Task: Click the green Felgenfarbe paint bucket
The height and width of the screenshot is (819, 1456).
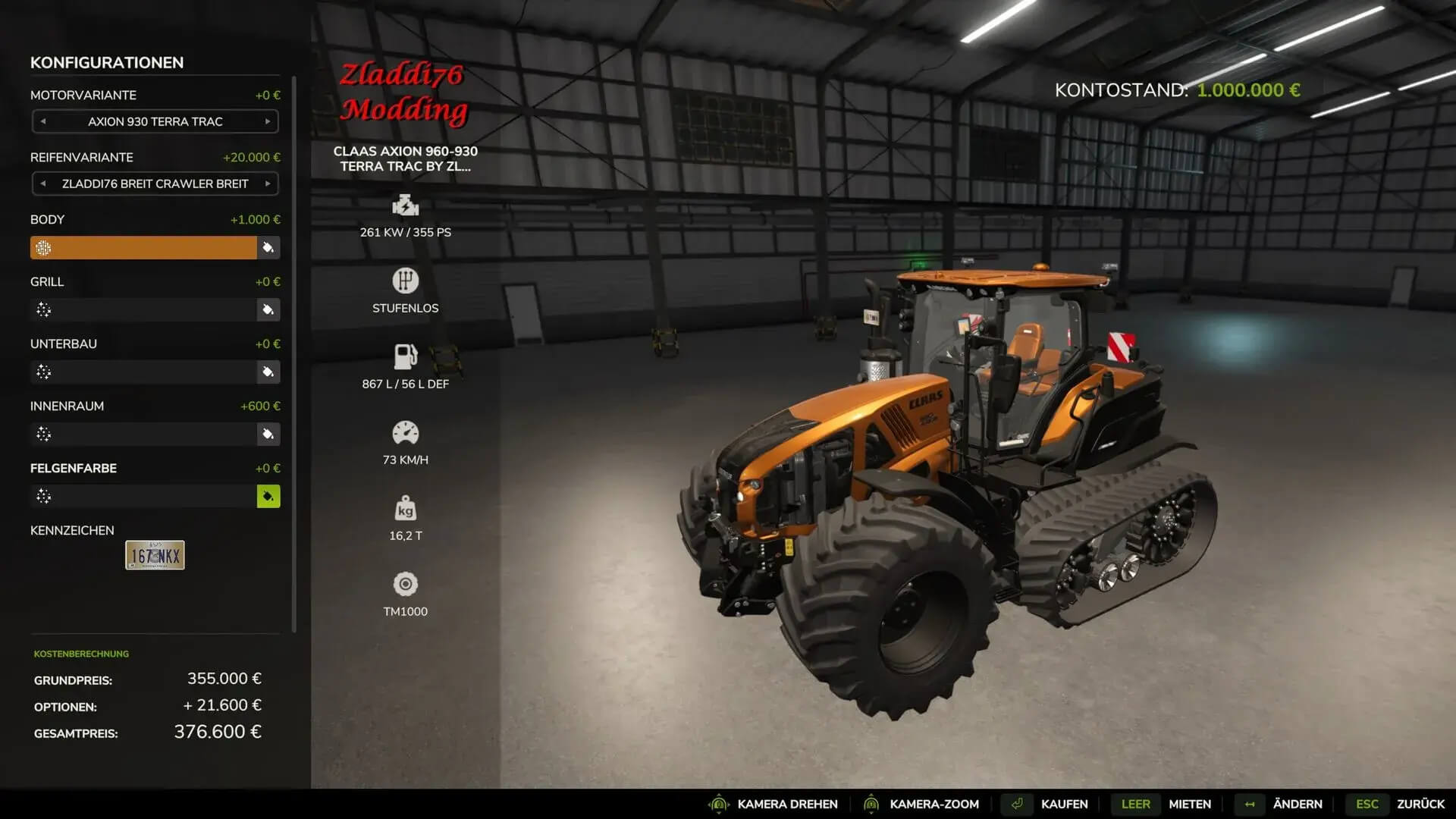Action: (x=268, y=496)
